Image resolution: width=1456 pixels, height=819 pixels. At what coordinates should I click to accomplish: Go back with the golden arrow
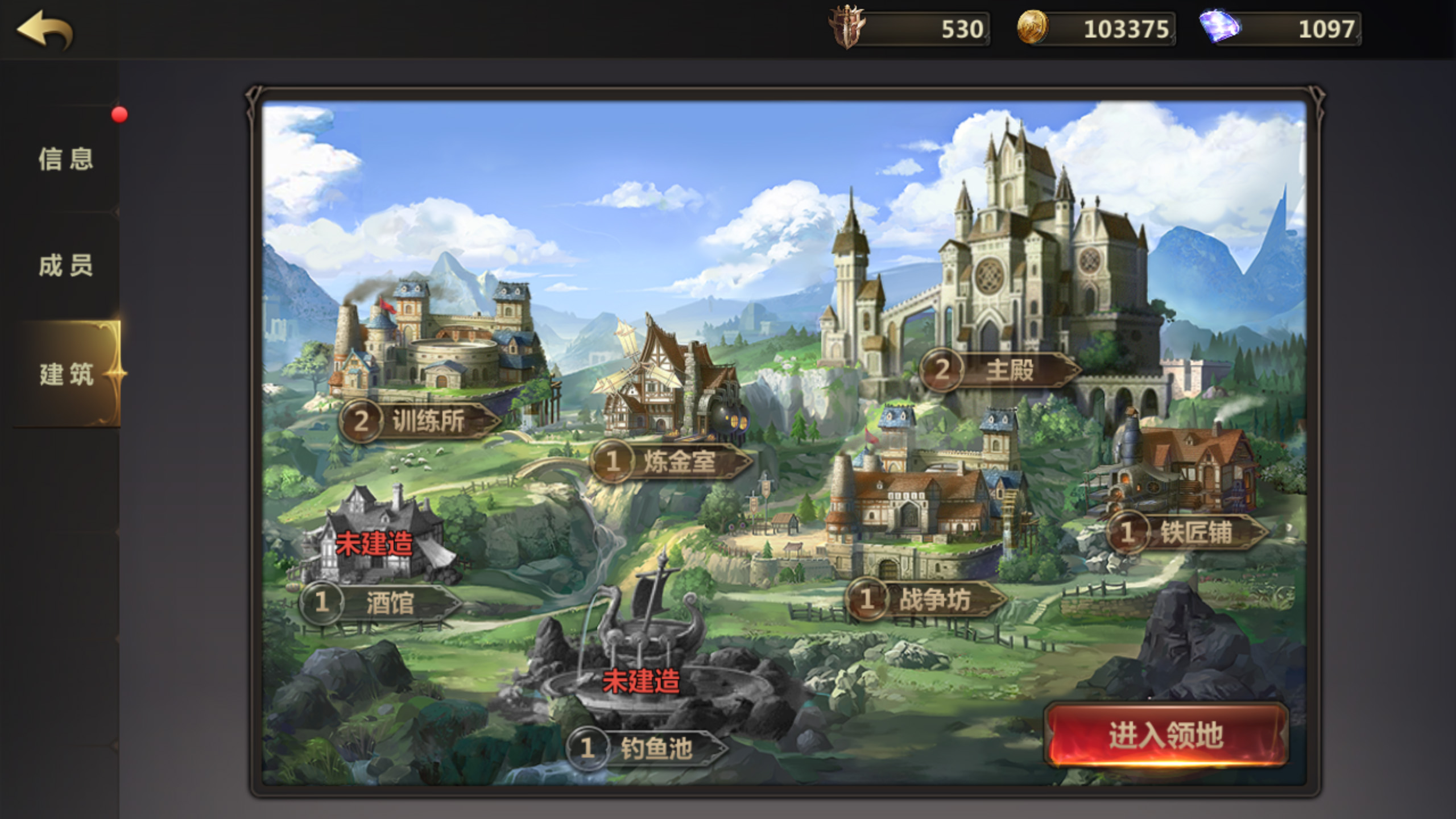tap(44, 30)
